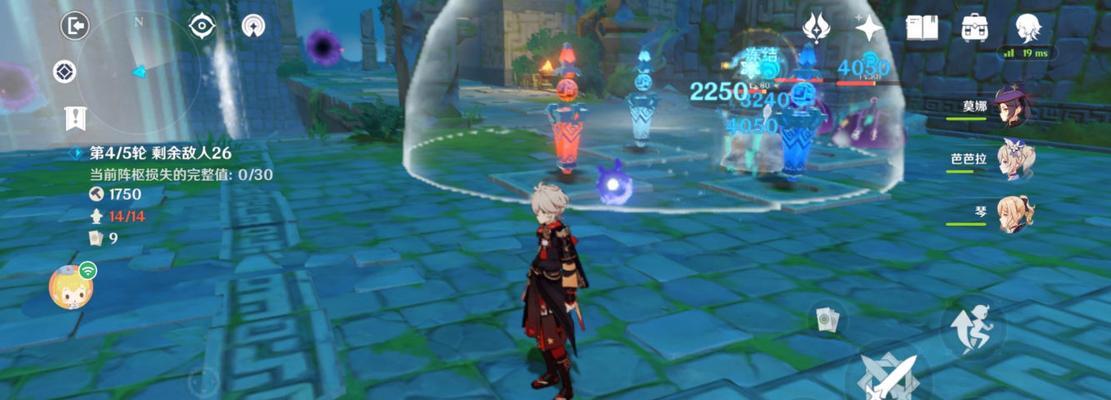Open the backpack inventory
This screenshot has width=1111, height=400.
click(x=975, y=27)
